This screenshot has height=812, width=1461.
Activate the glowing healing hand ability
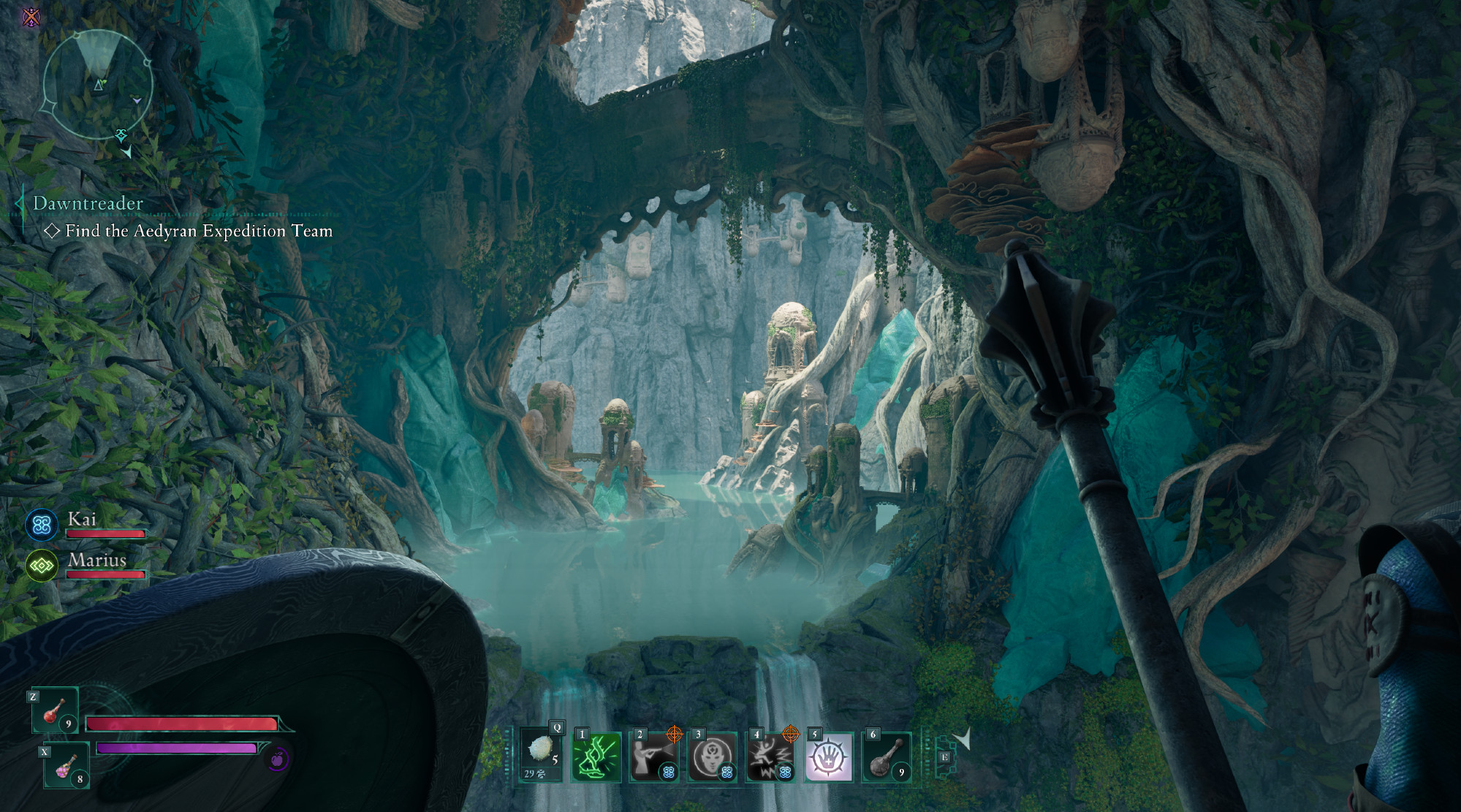(829, 757)
